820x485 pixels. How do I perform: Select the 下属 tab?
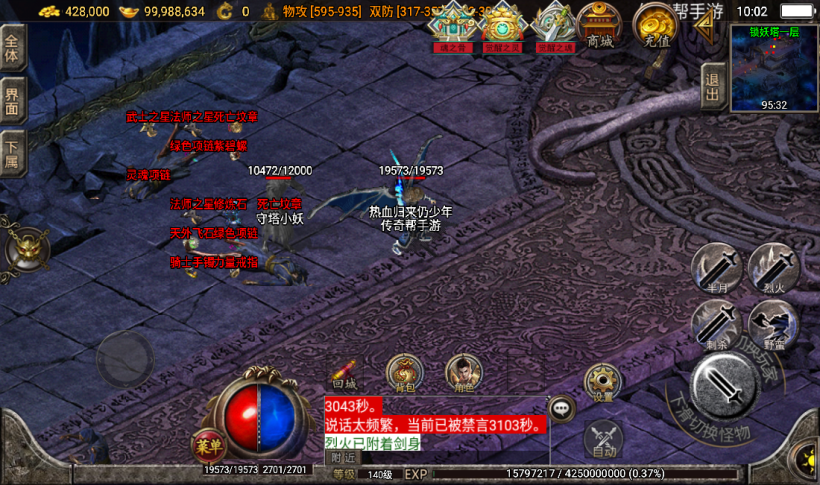(x=12, y=153)
